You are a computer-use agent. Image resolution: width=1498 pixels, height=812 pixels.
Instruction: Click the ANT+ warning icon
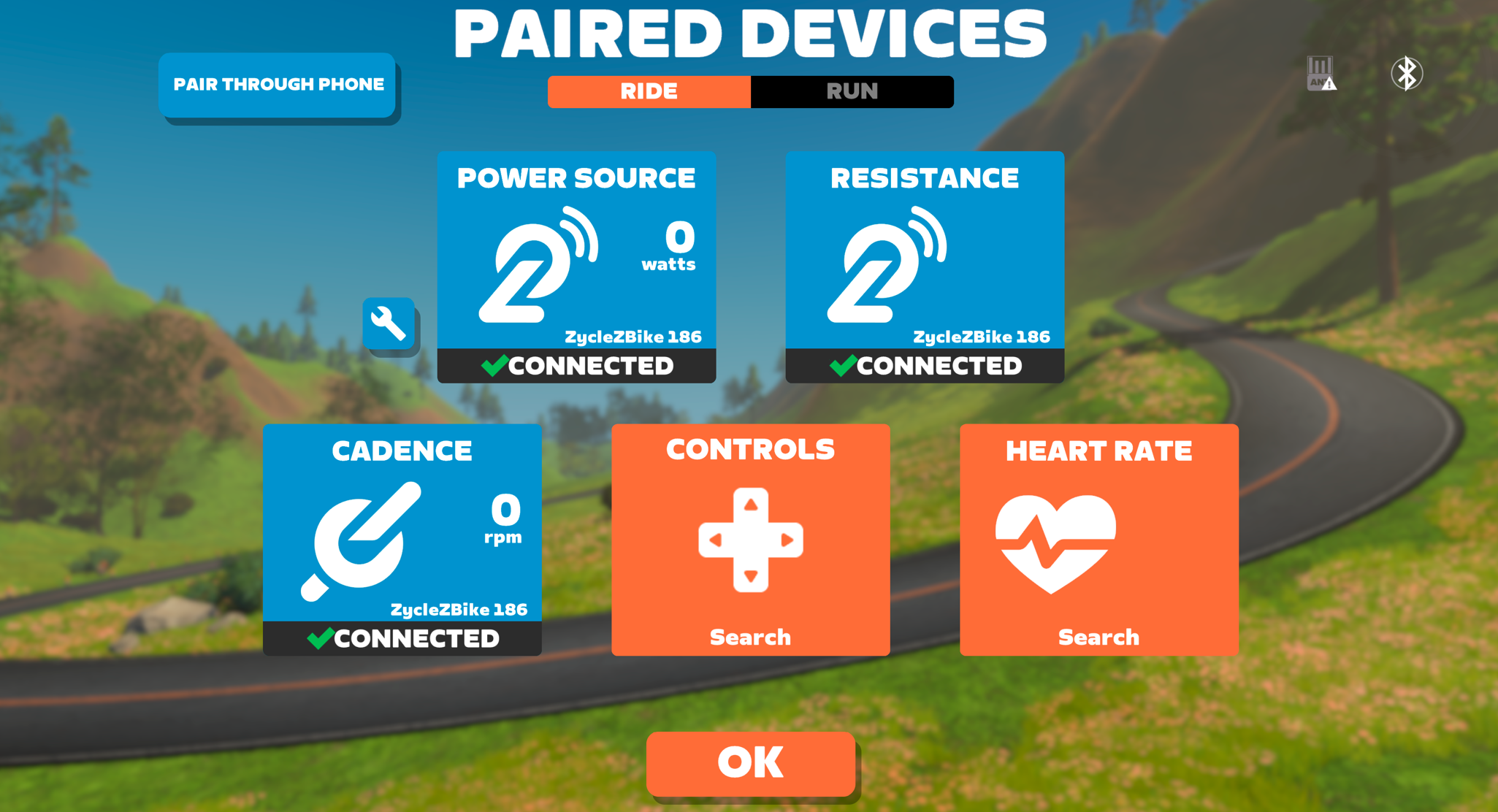1319,73
